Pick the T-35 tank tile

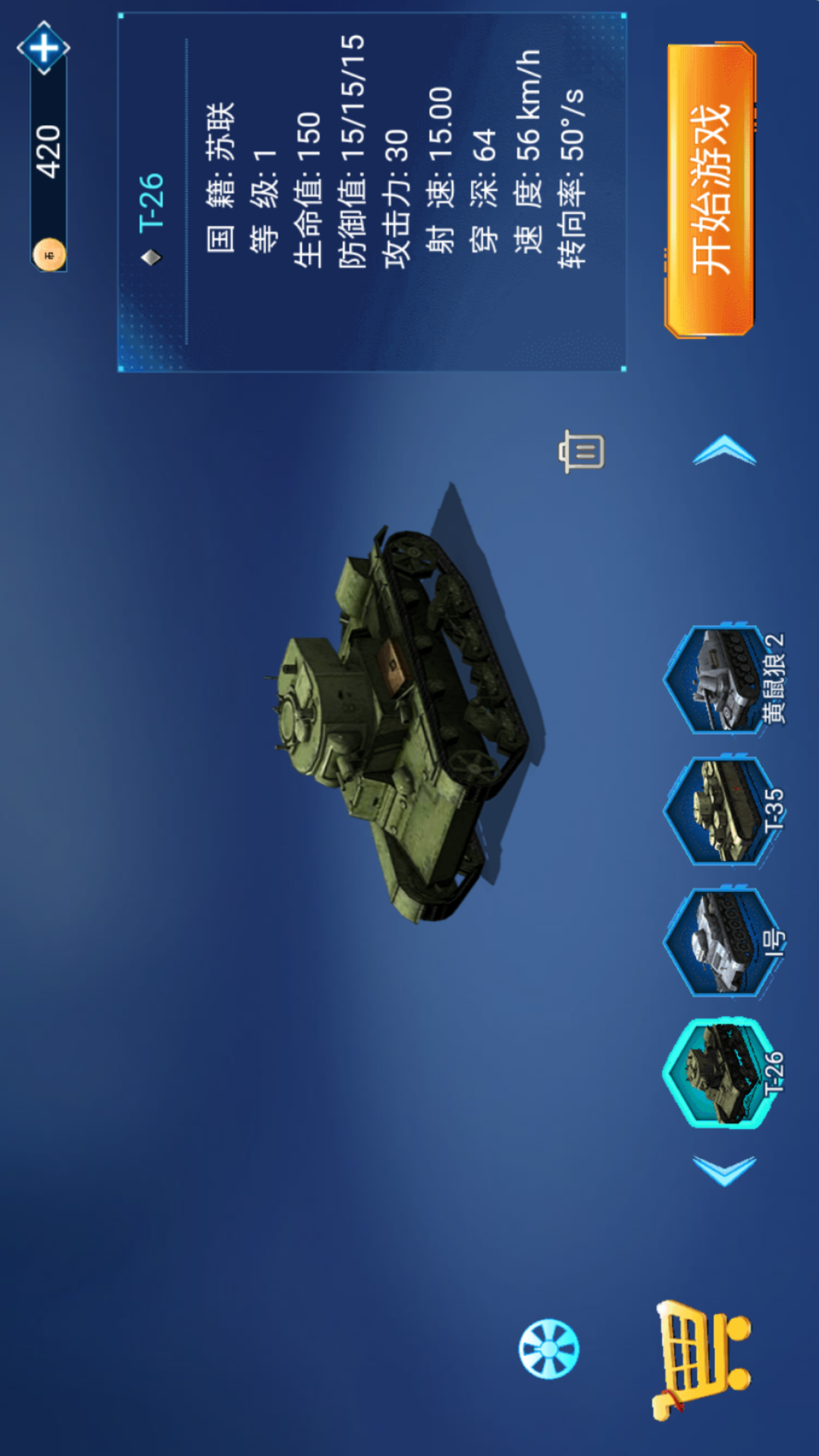tap(721, 811)
